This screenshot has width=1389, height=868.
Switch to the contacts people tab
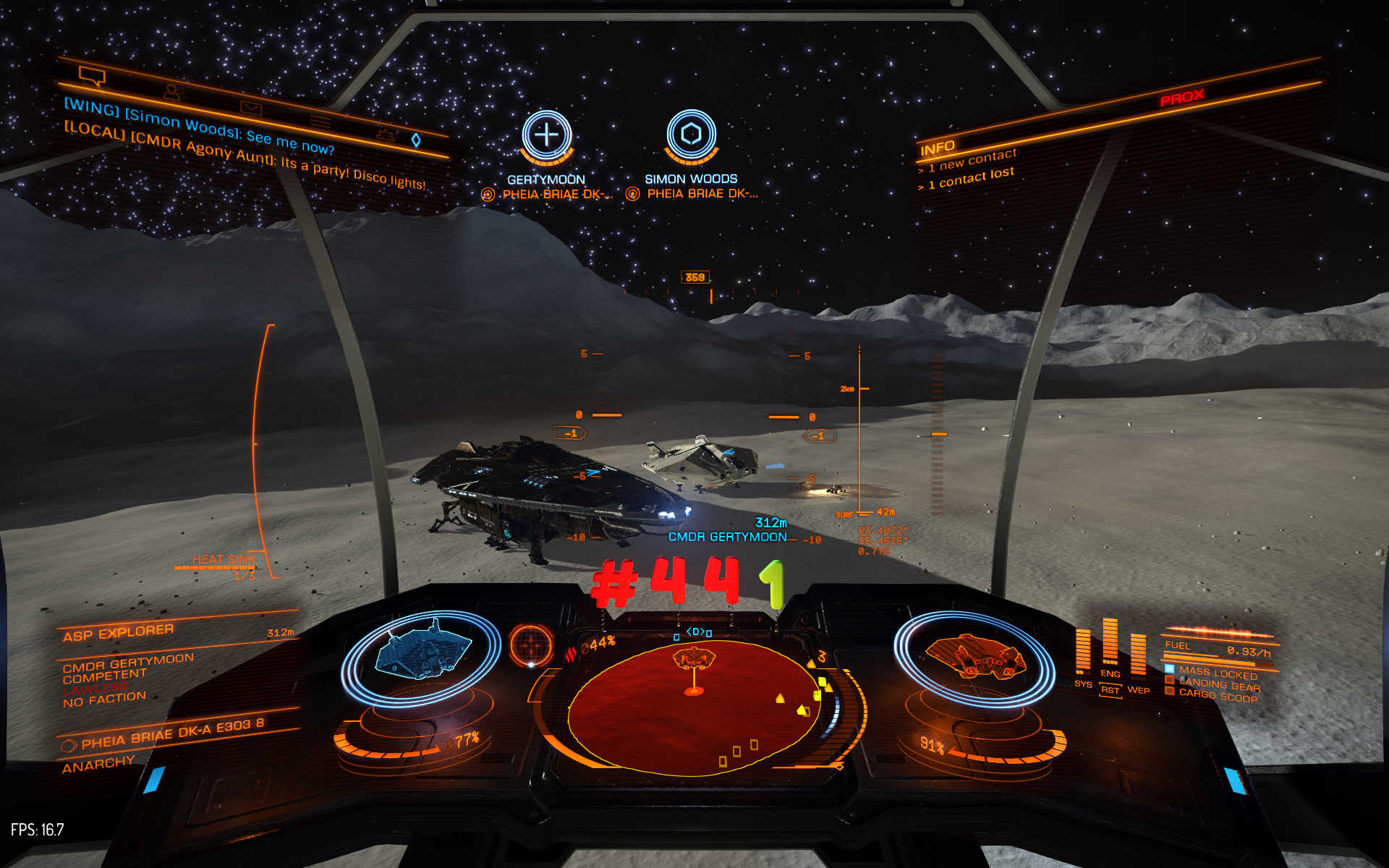174,92
